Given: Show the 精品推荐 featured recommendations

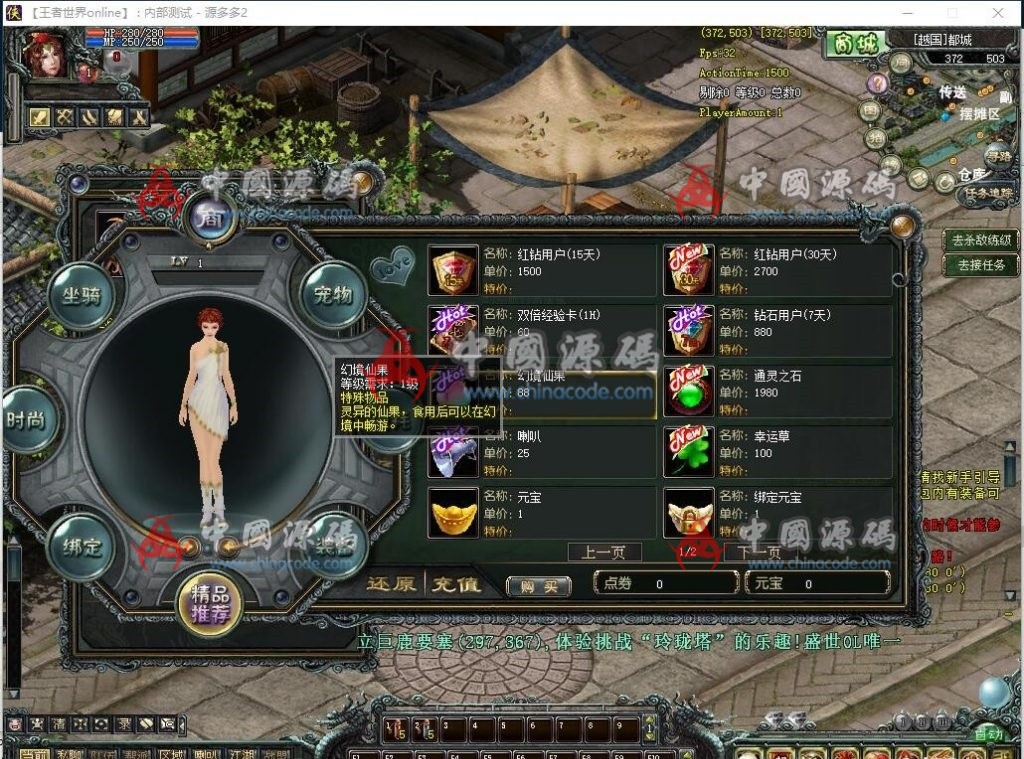Looking at the screenshot, I should click(207, 601).
